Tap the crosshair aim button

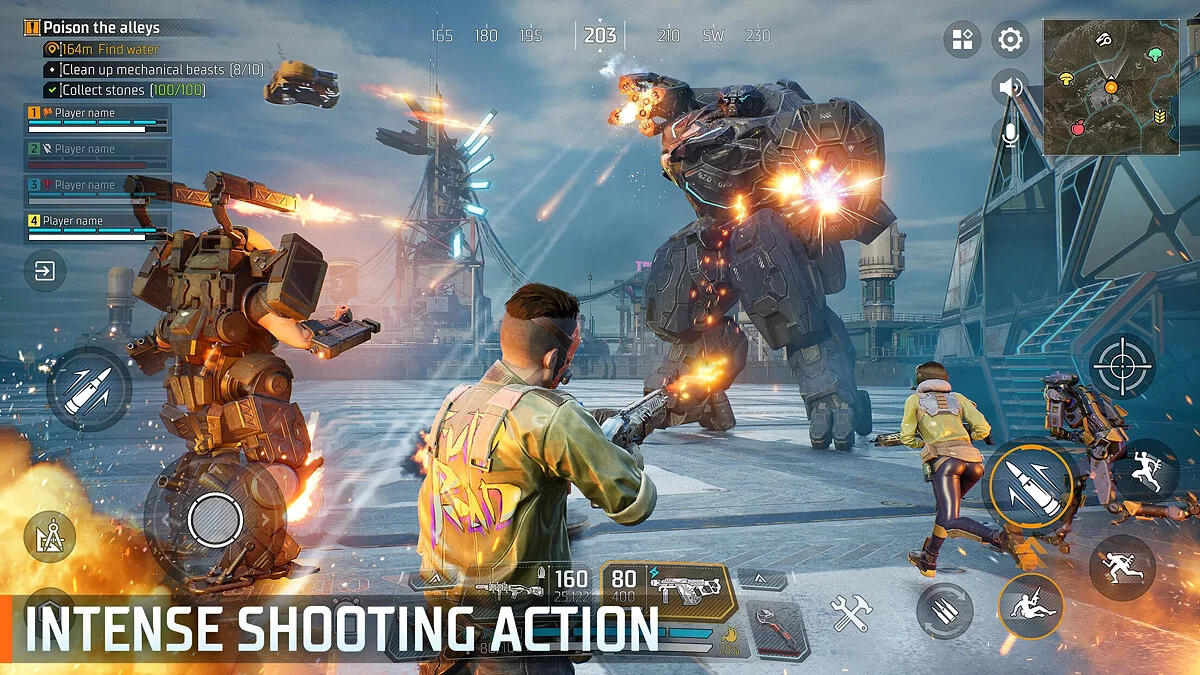point(1122,366)
